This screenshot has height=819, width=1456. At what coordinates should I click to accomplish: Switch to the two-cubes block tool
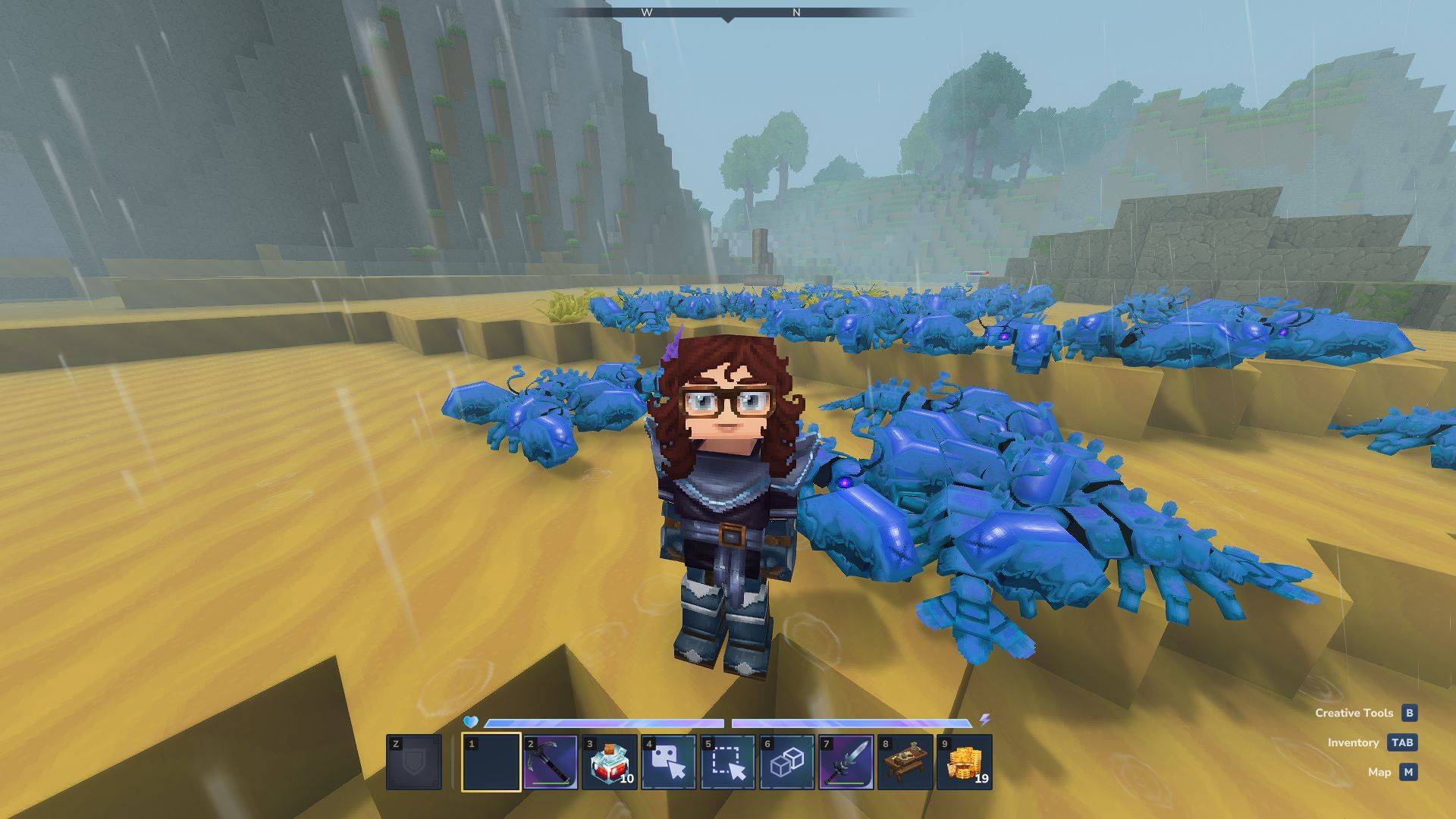click(x=787, y=762)
